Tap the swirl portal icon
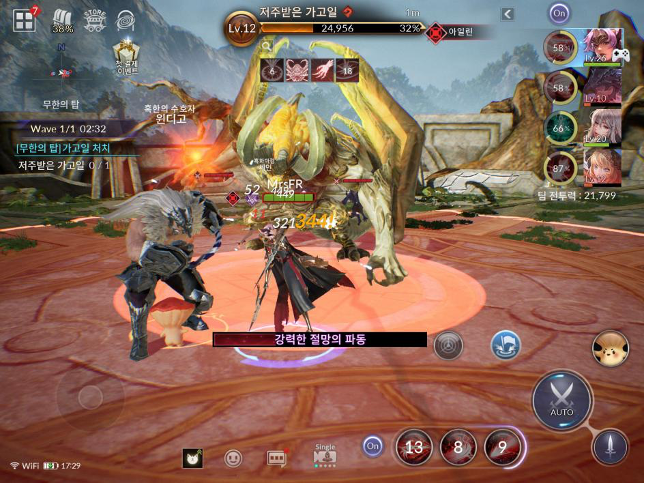Viewport: 645px width, 483px height. point(127,19)
